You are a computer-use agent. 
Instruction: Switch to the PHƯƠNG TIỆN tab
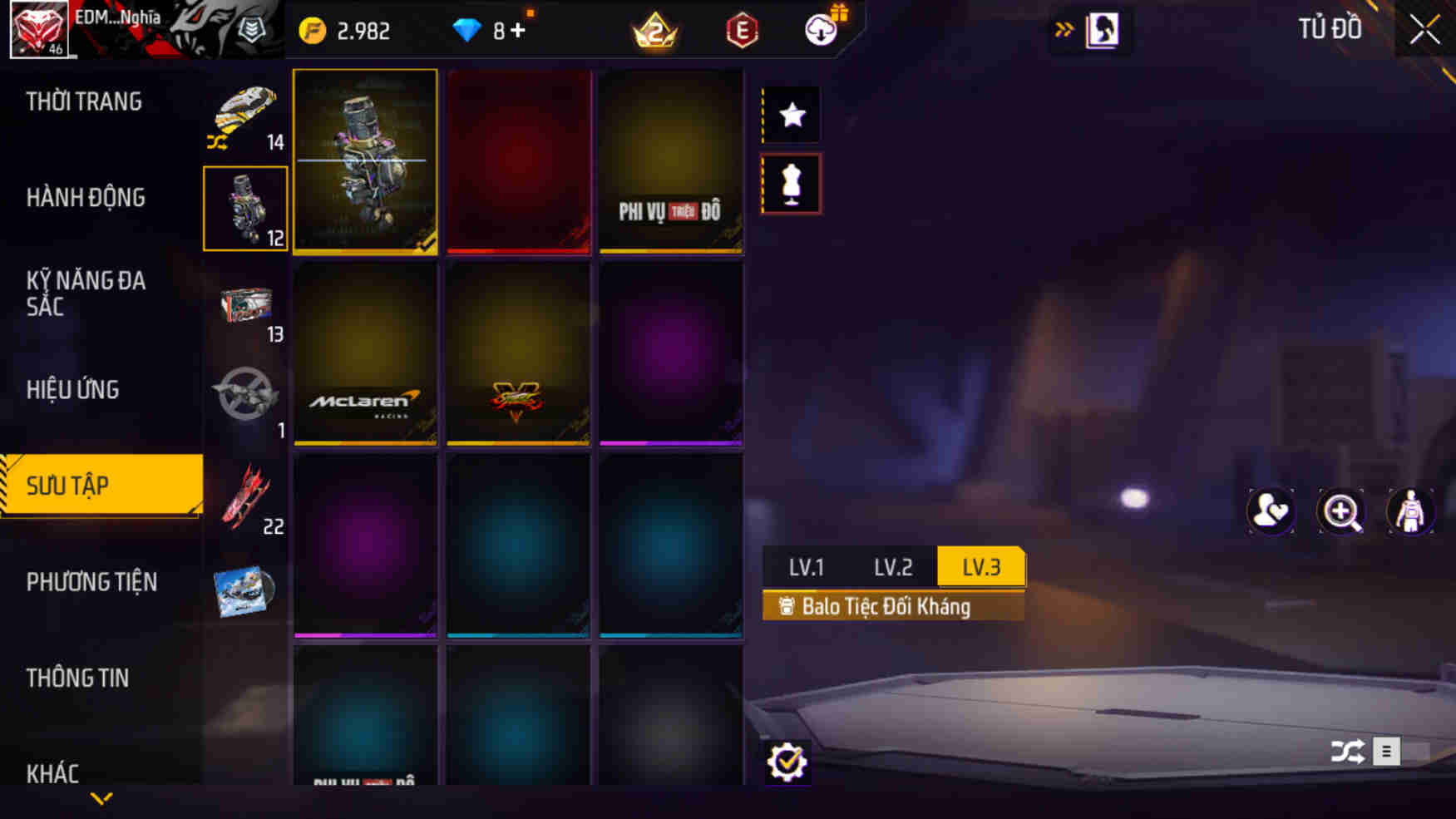coord(92,582)
